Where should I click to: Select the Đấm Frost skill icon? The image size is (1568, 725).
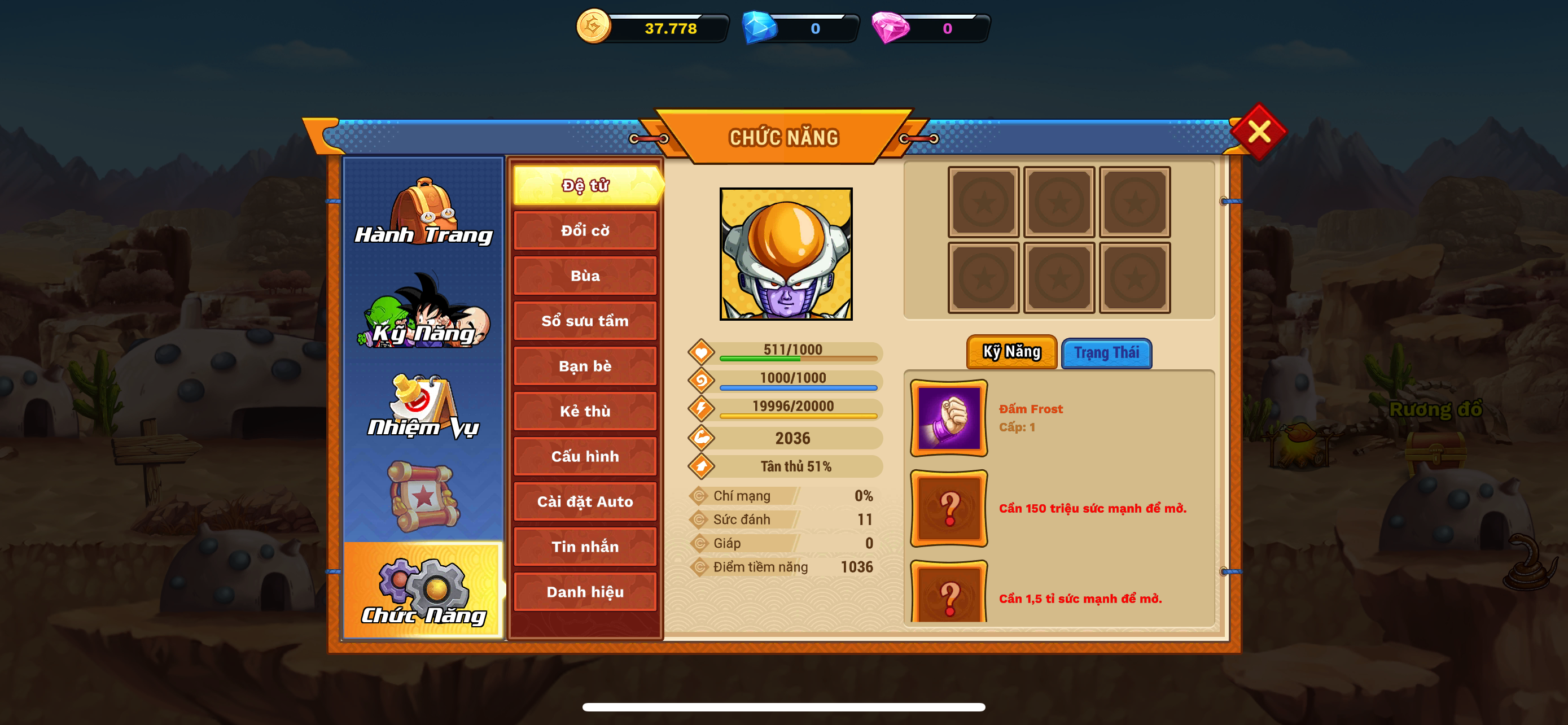tap(948, 418)
